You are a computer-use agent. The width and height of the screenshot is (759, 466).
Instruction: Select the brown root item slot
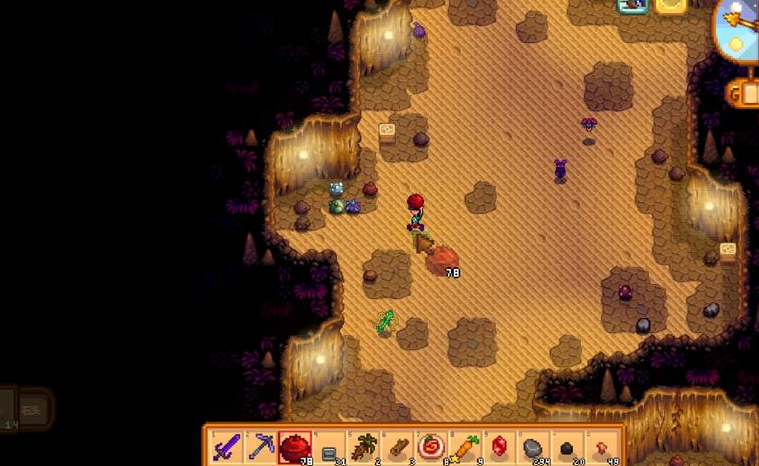(x=363, y=447)
